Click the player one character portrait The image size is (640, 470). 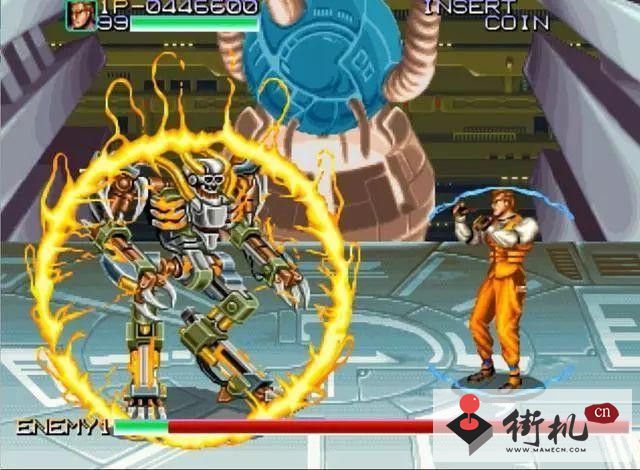point(81,13)
